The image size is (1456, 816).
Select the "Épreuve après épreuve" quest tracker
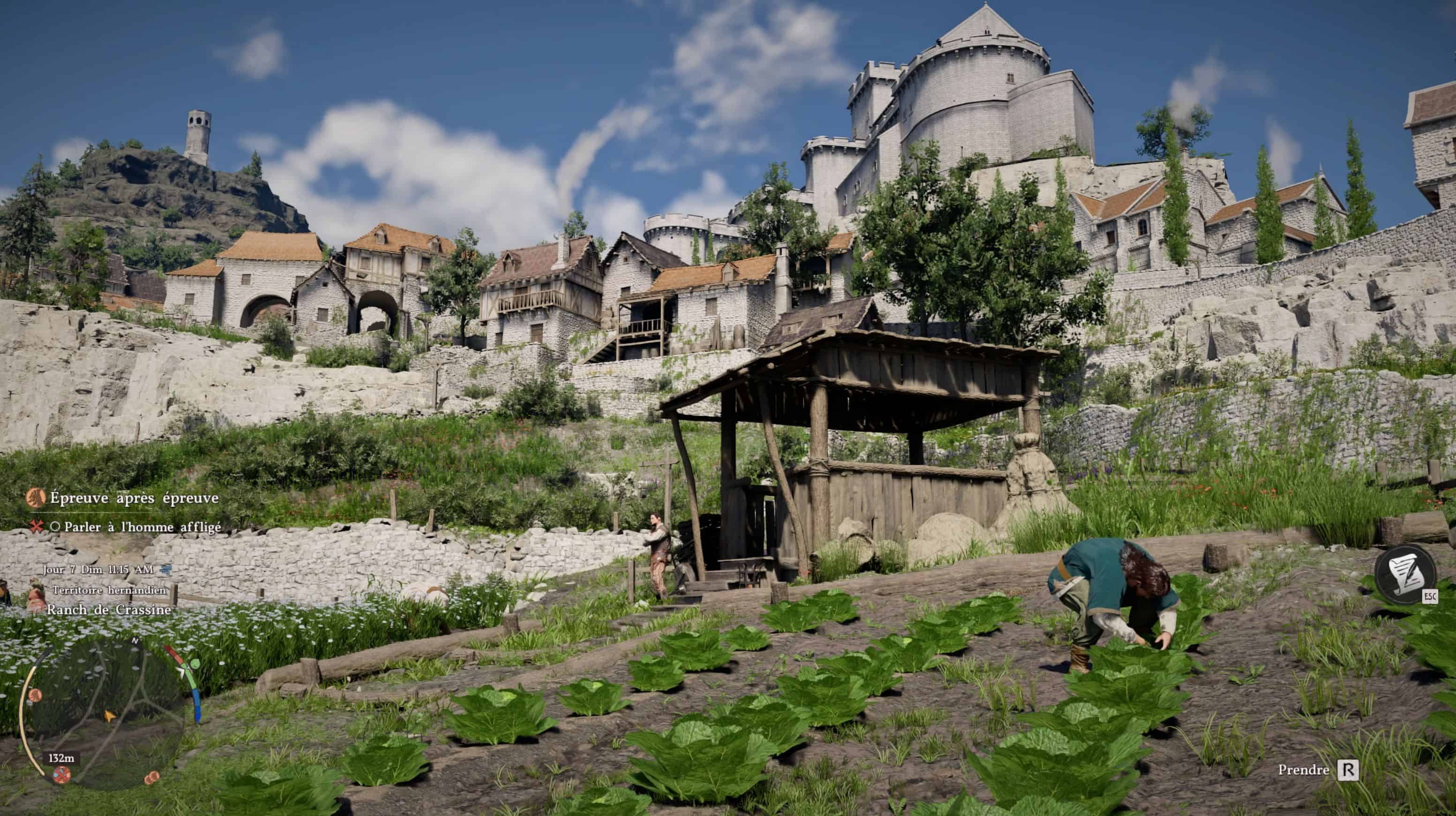point(134,498)
